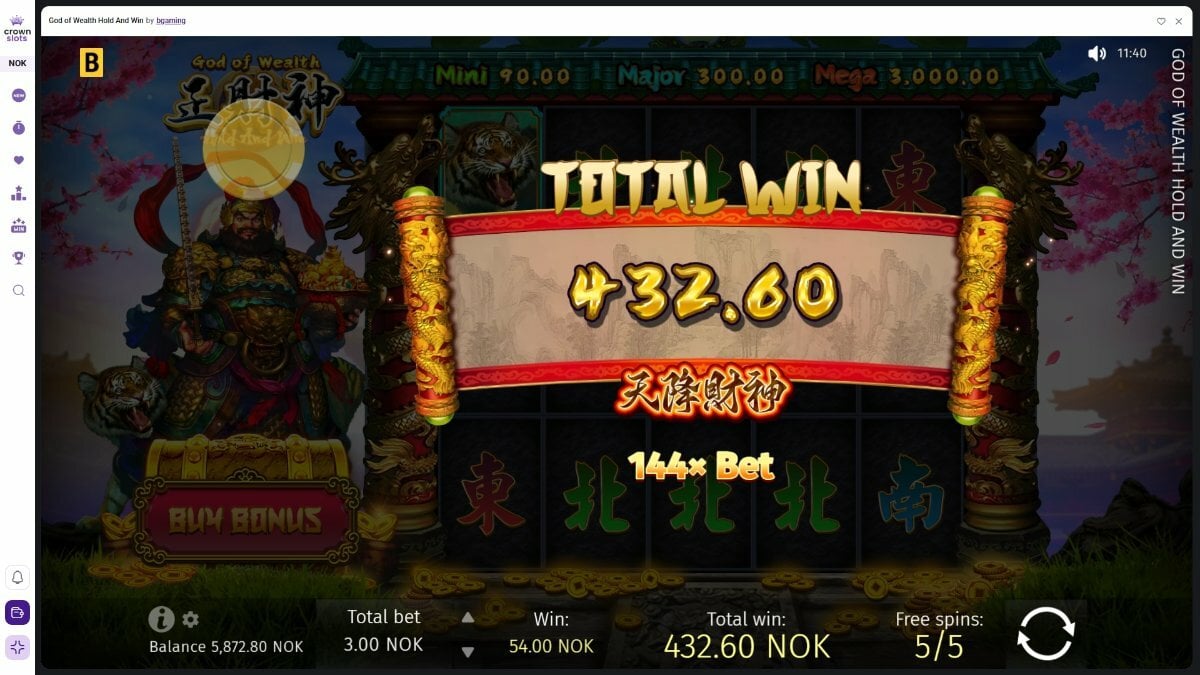Open the gear settings icon

pos(191,620)
